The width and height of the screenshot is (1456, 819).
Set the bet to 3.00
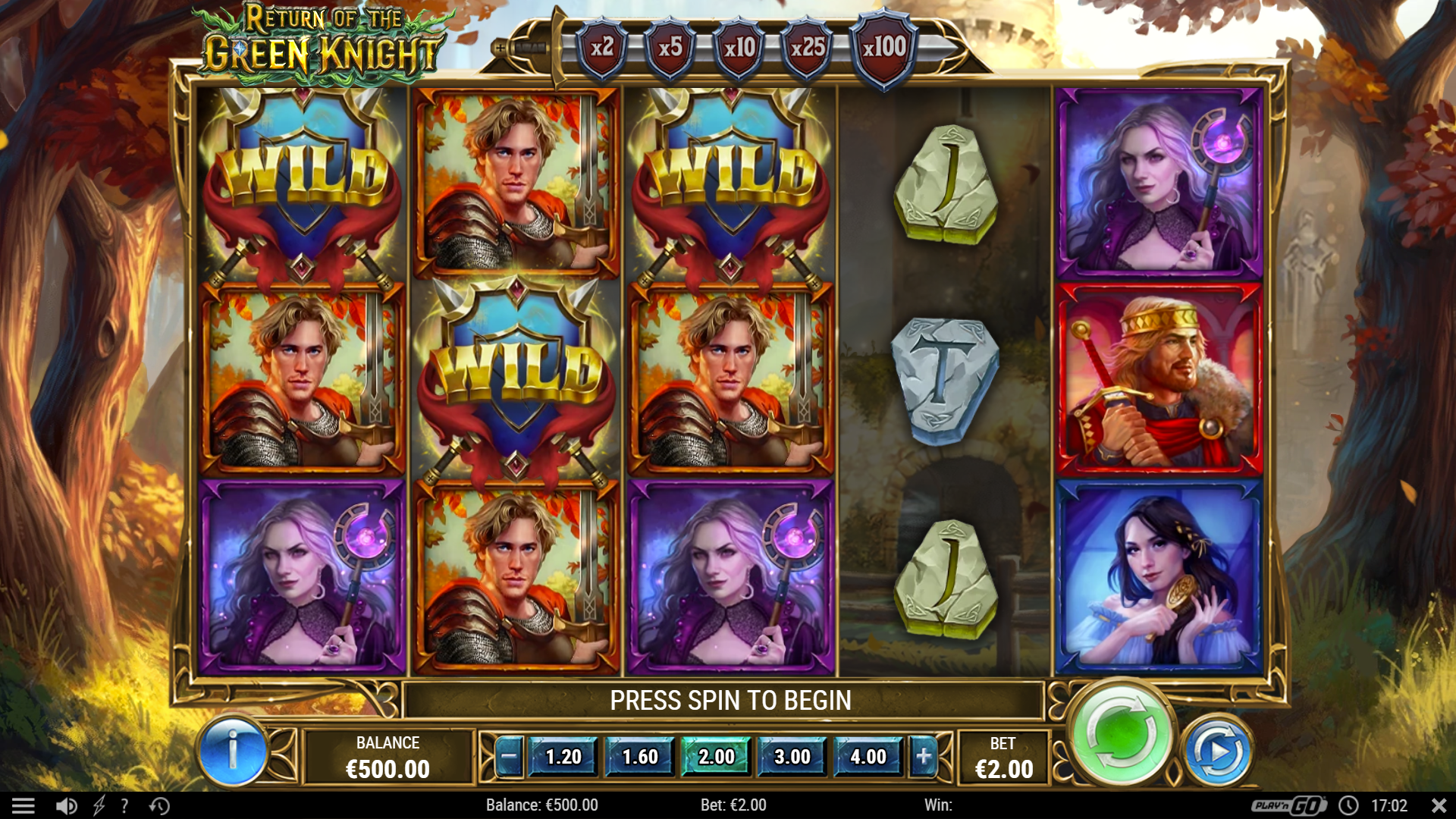coord(792,756)
